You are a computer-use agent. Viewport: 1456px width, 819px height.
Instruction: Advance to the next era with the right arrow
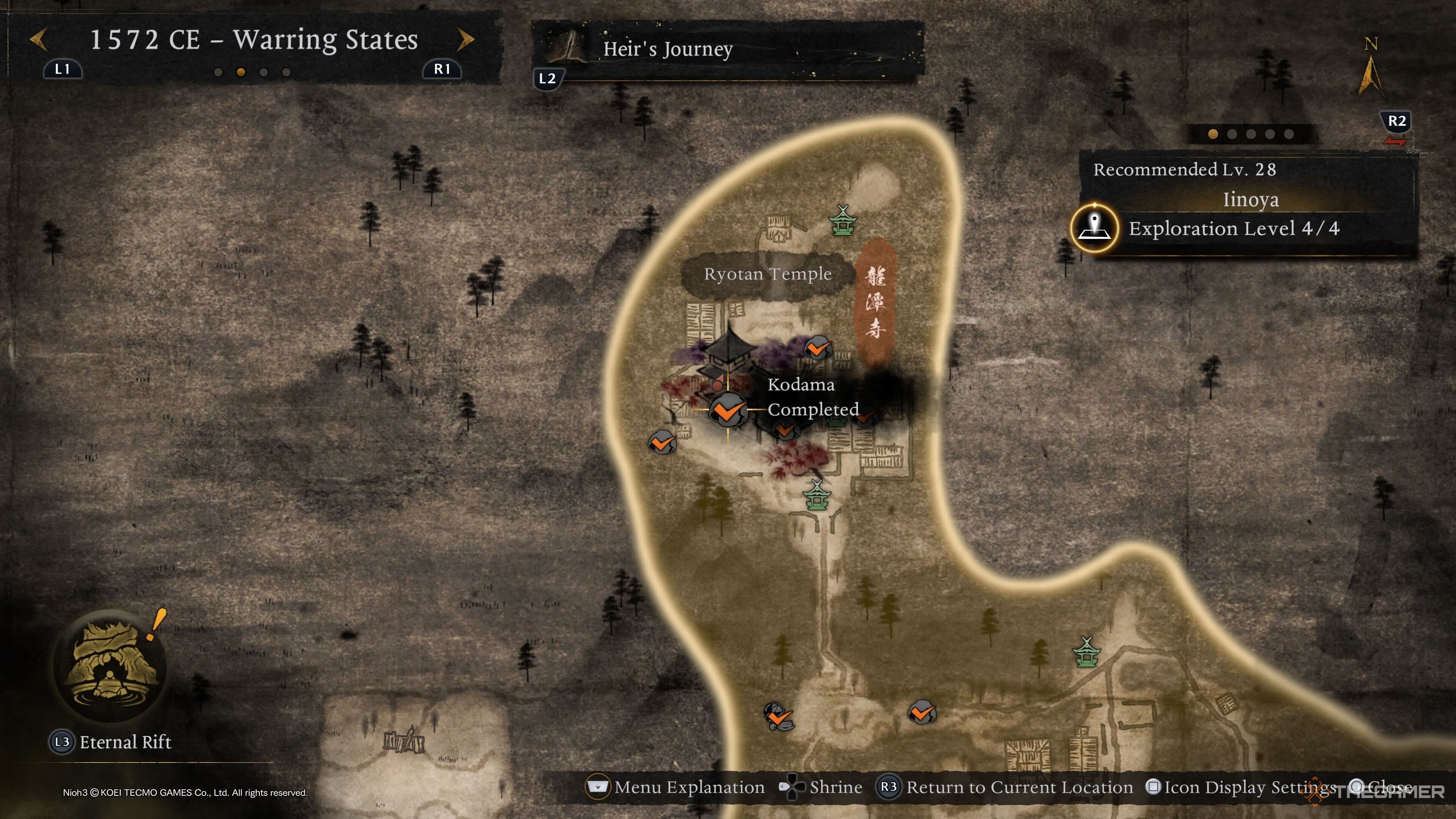pos(465,39)
